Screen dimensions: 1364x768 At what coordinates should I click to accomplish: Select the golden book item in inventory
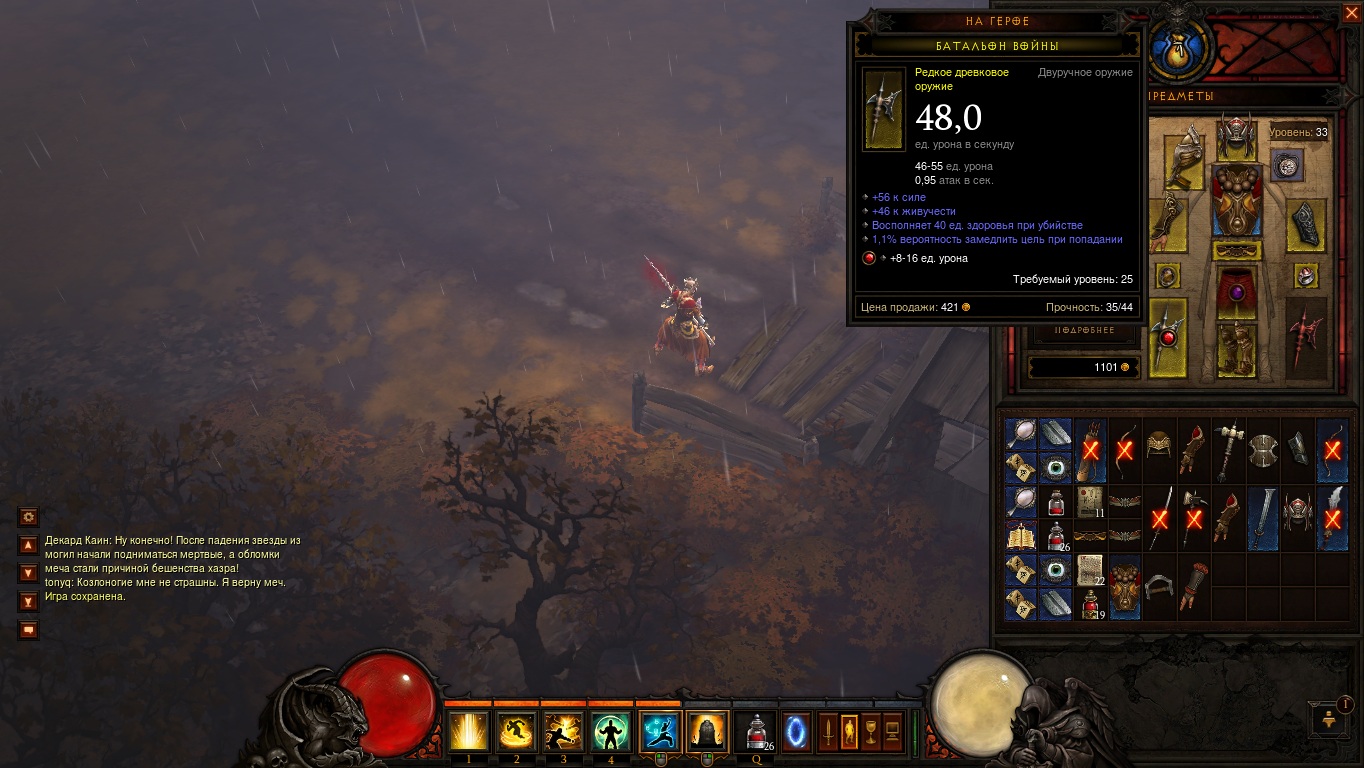tap(1020, 535)
